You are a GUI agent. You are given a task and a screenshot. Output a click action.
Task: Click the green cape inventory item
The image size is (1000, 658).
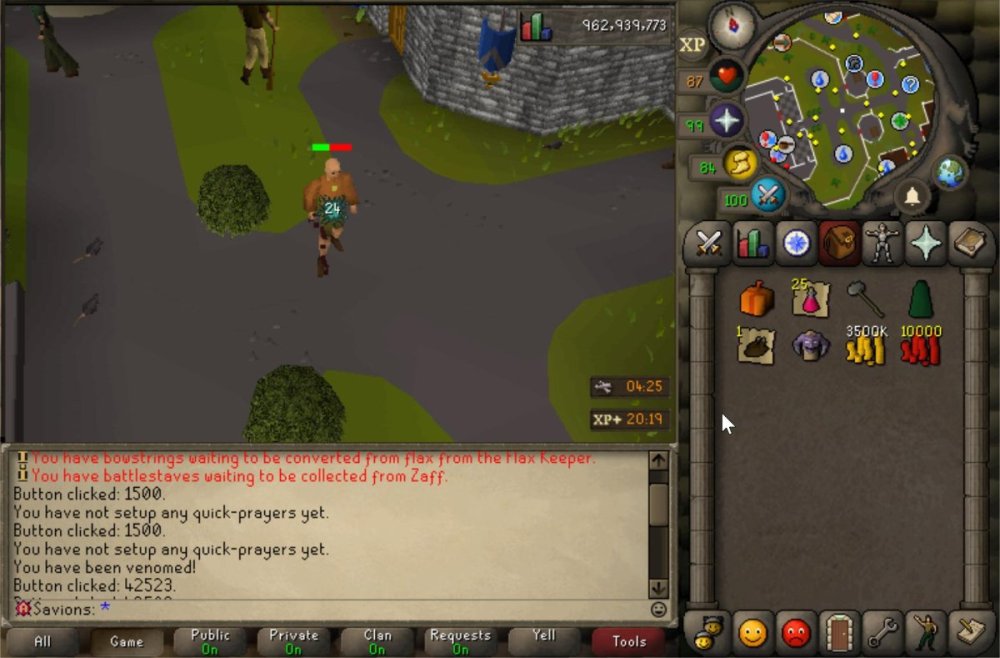point(920,298)
